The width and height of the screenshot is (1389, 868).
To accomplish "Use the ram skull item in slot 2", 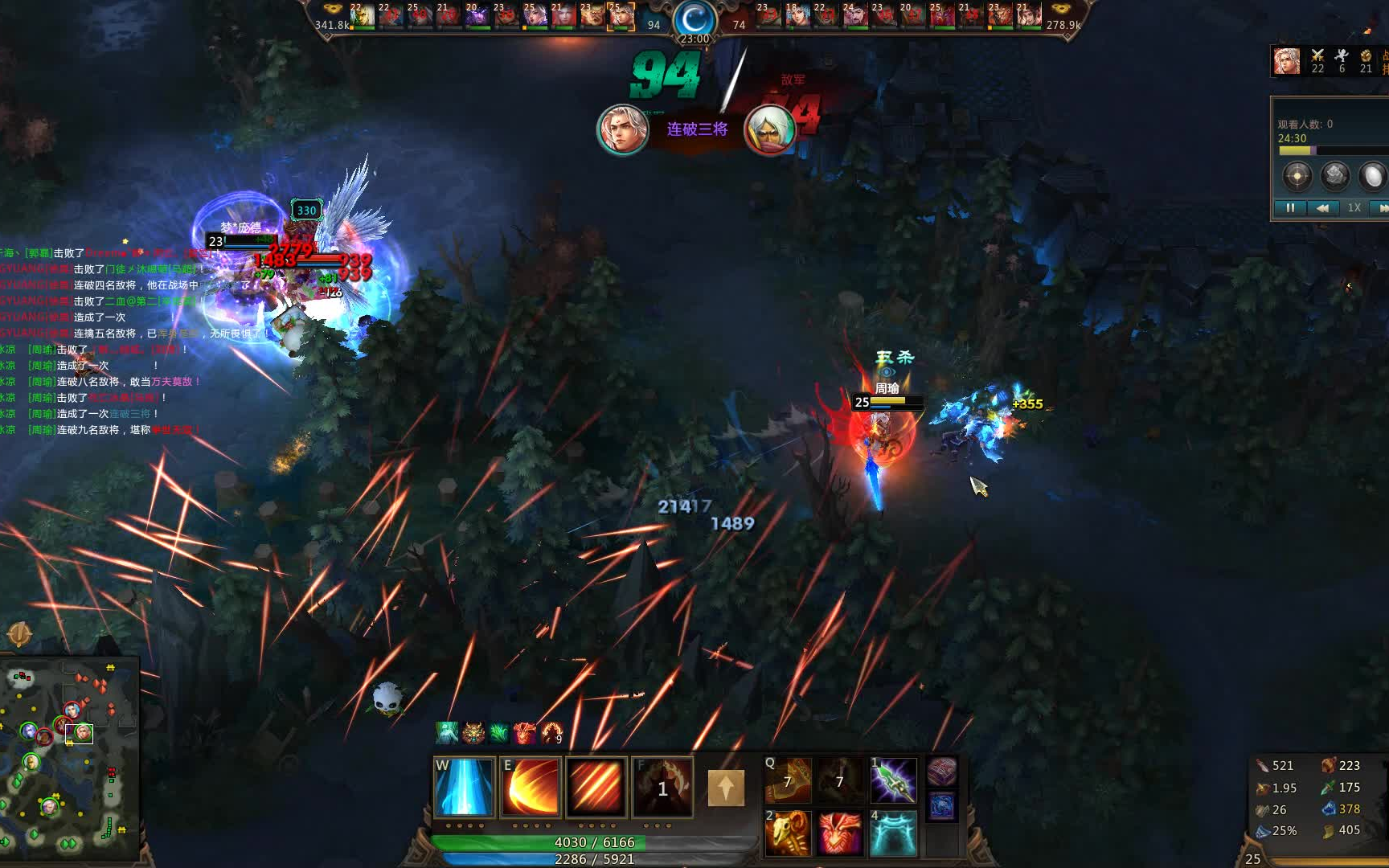I will click(787, 833).
